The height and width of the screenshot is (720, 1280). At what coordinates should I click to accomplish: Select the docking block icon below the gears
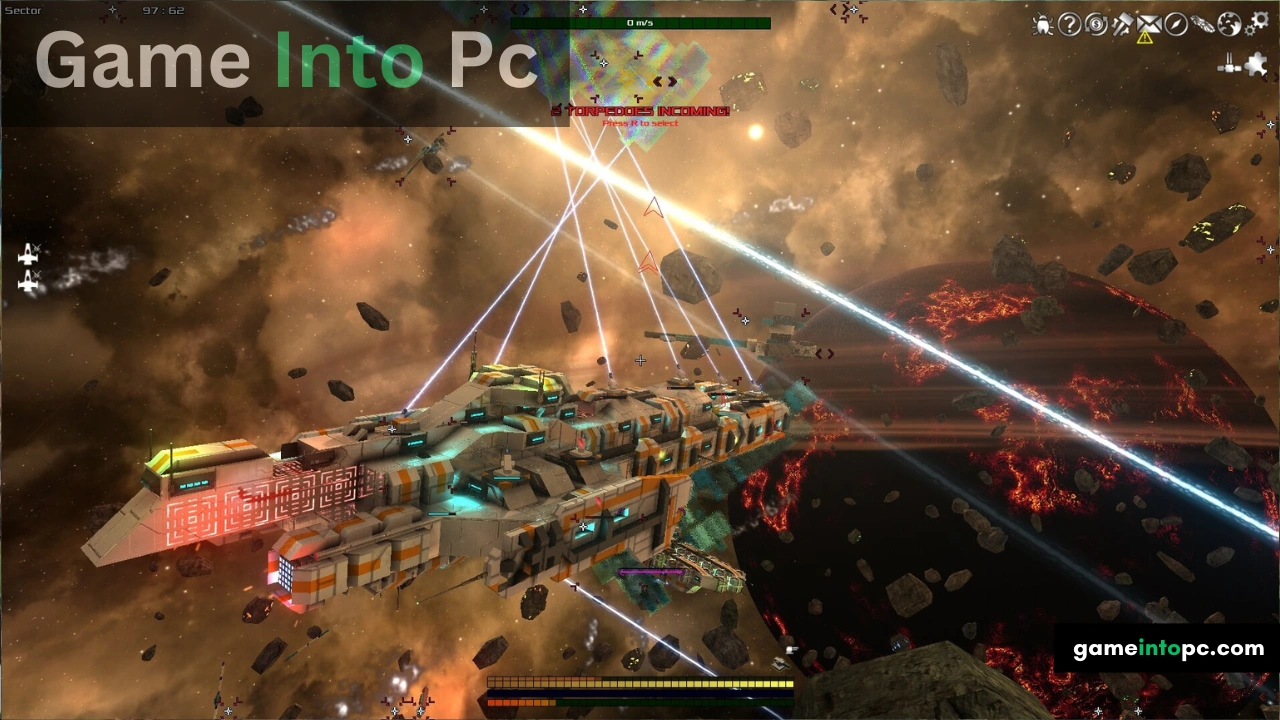click(x=1228, y=64)
